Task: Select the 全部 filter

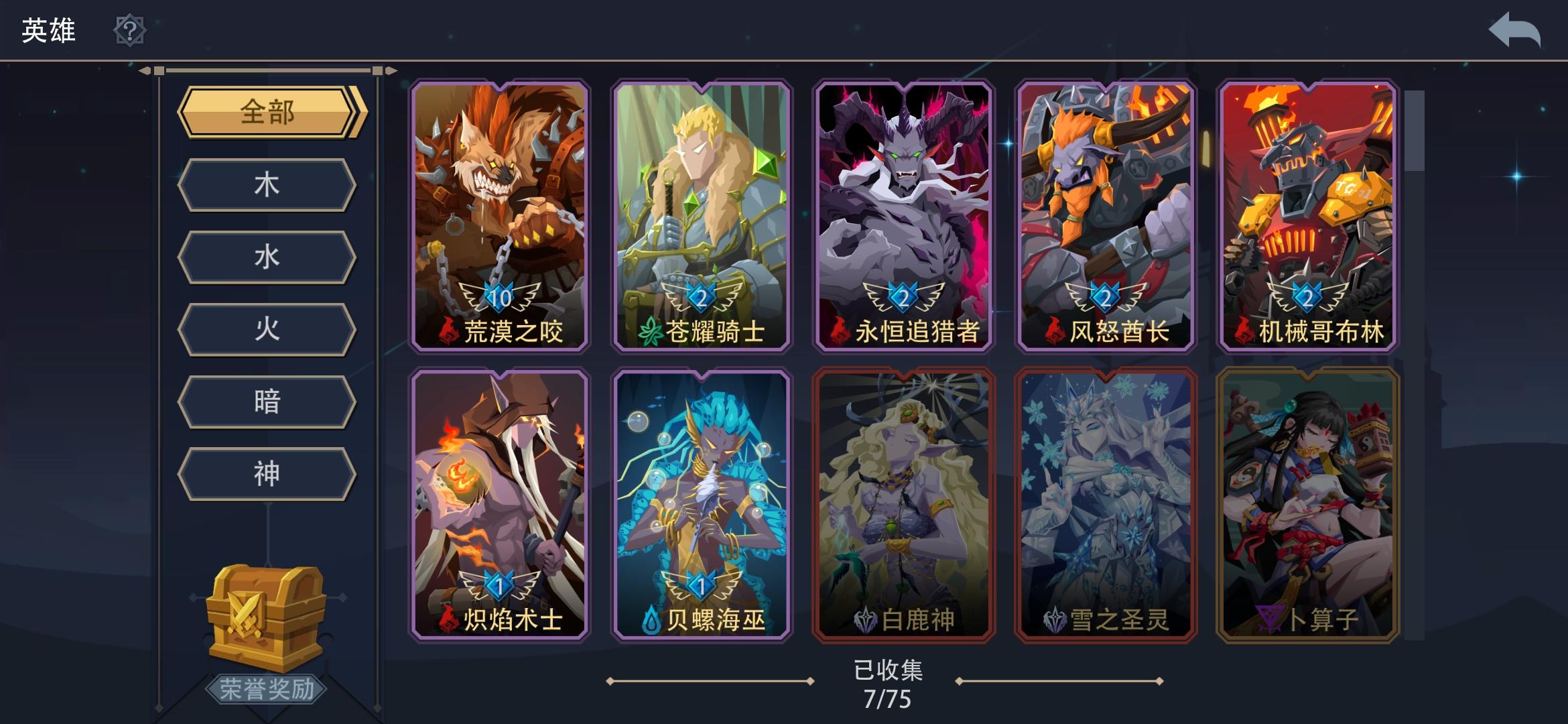Action: click(267, 114)
